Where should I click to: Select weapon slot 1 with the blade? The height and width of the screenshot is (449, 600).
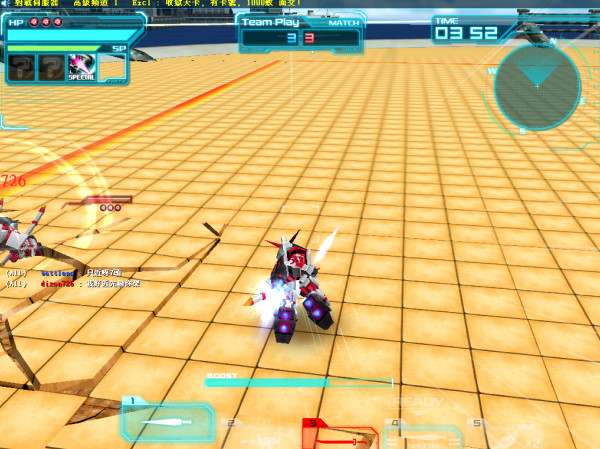pyautogui.click(x=167, y=421)
